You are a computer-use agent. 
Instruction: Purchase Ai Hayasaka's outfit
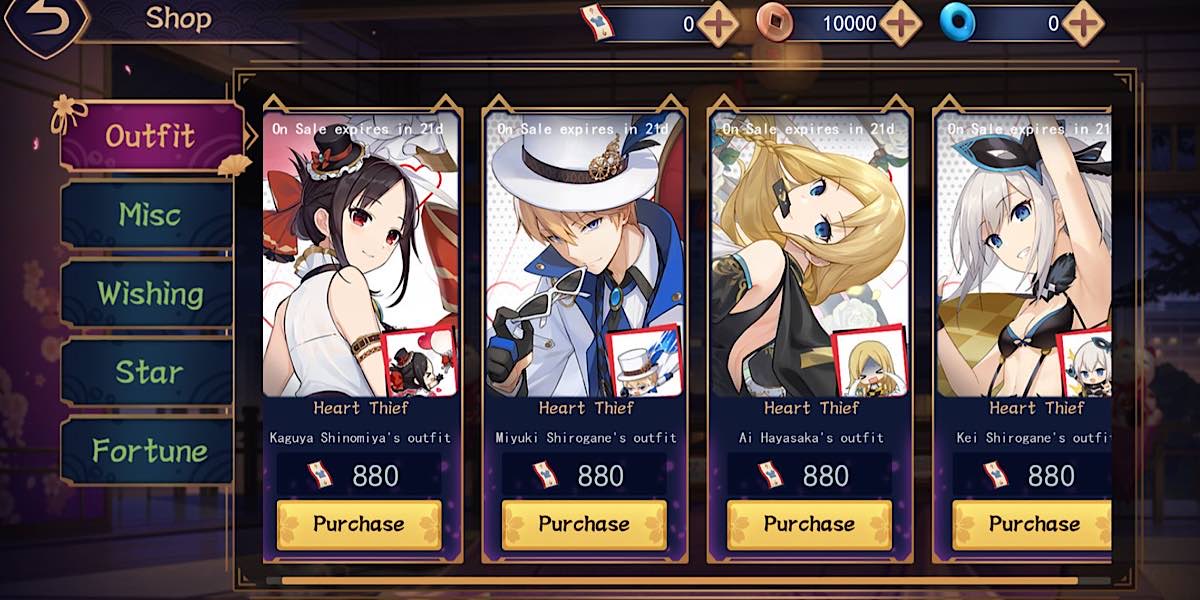(x=809, y=524)
